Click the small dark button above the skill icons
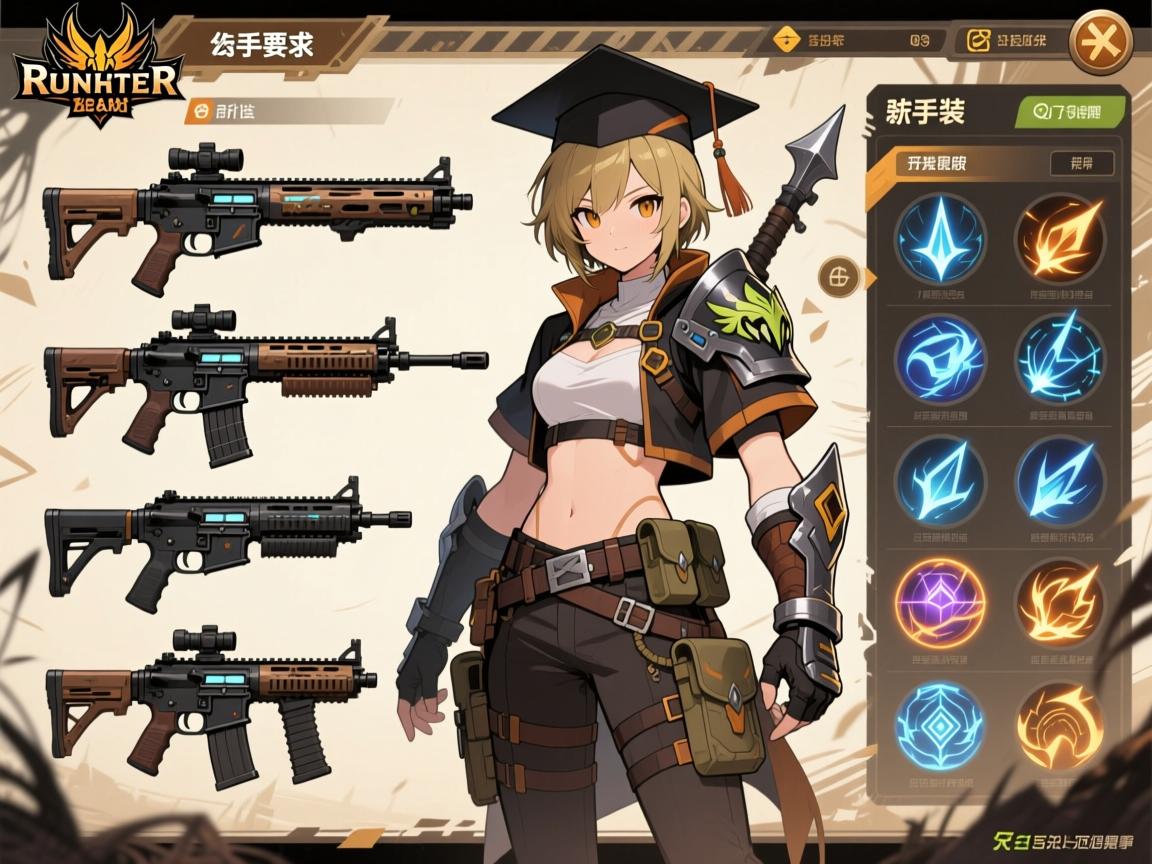Viewport: 1152px width, 864px height. coord(1081,163)
